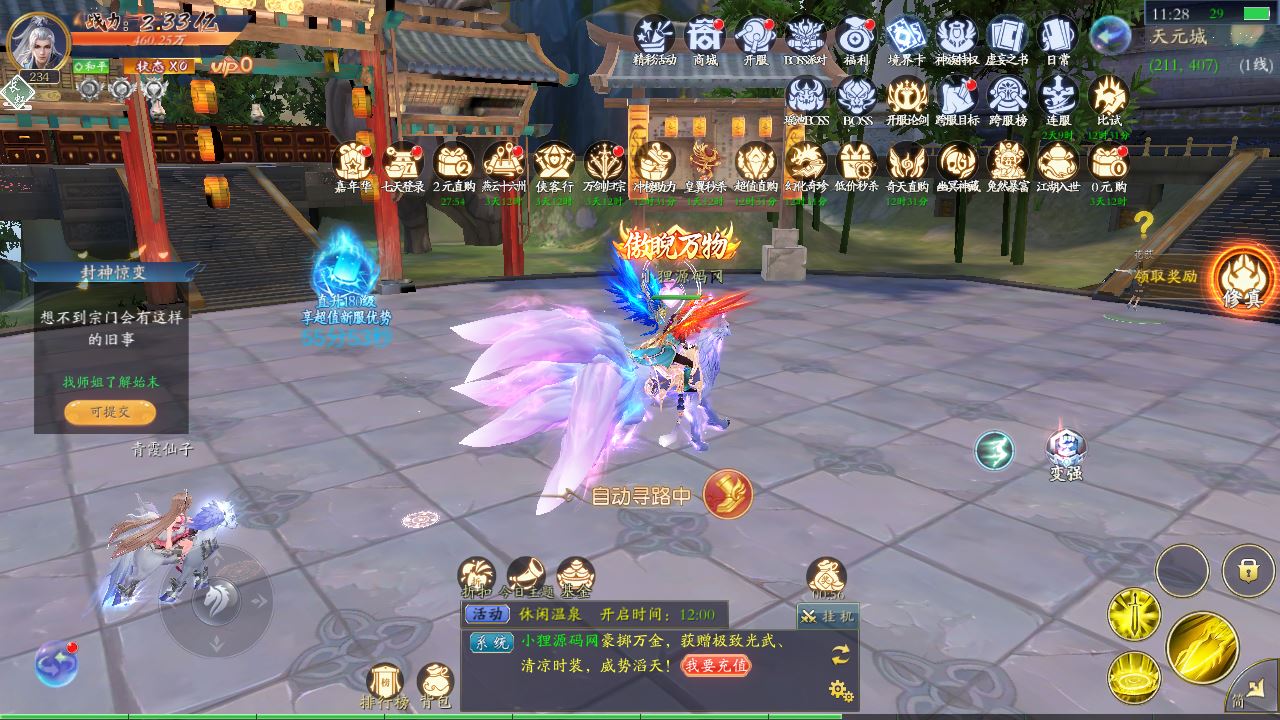Open chat settings gear icon
Screen dimensions: 1280x720
coord(841,690)
